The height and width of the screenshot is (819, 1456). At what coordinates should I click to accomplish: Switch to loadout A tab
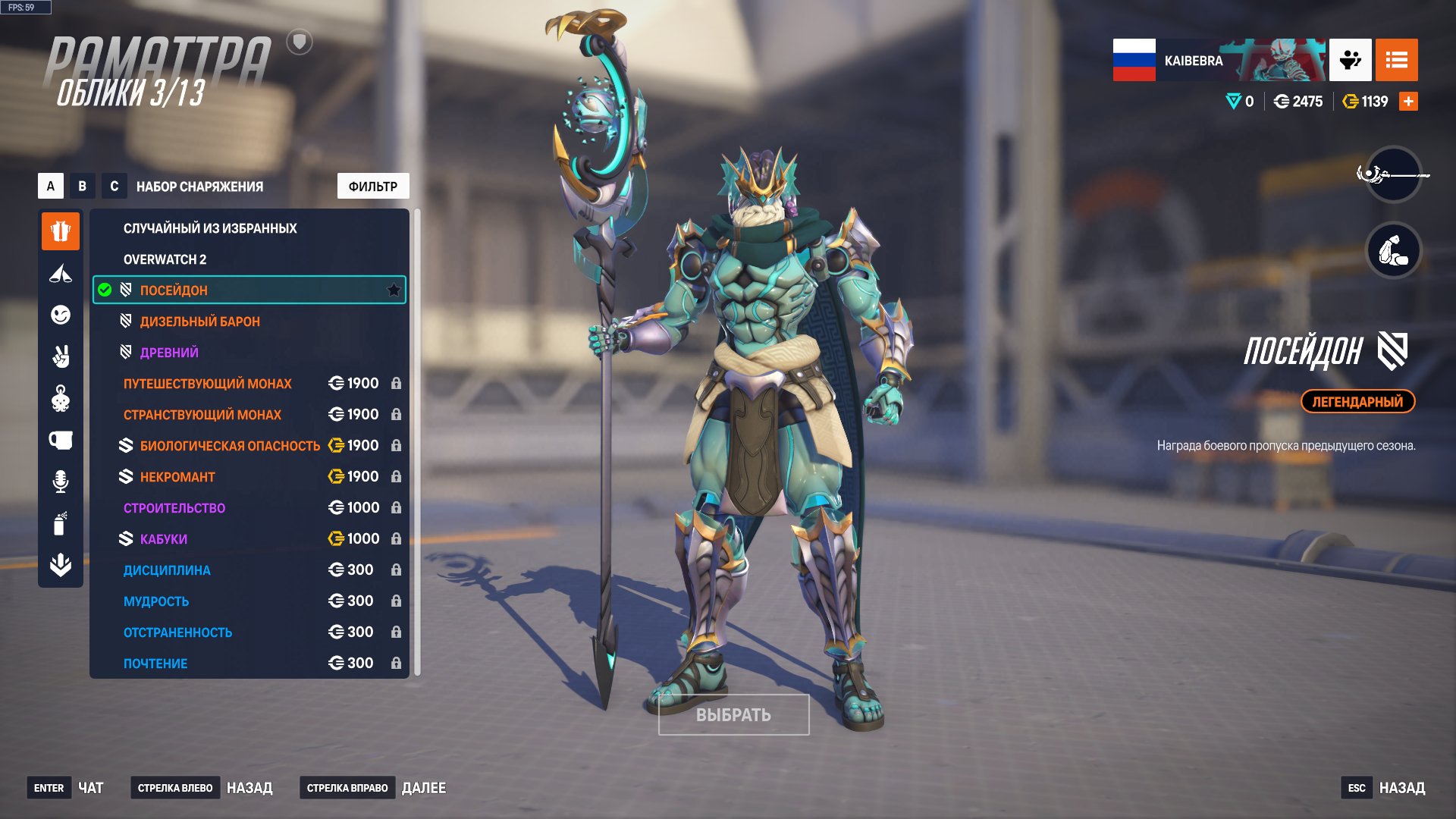pyautogui.click(x=51, y=187)
